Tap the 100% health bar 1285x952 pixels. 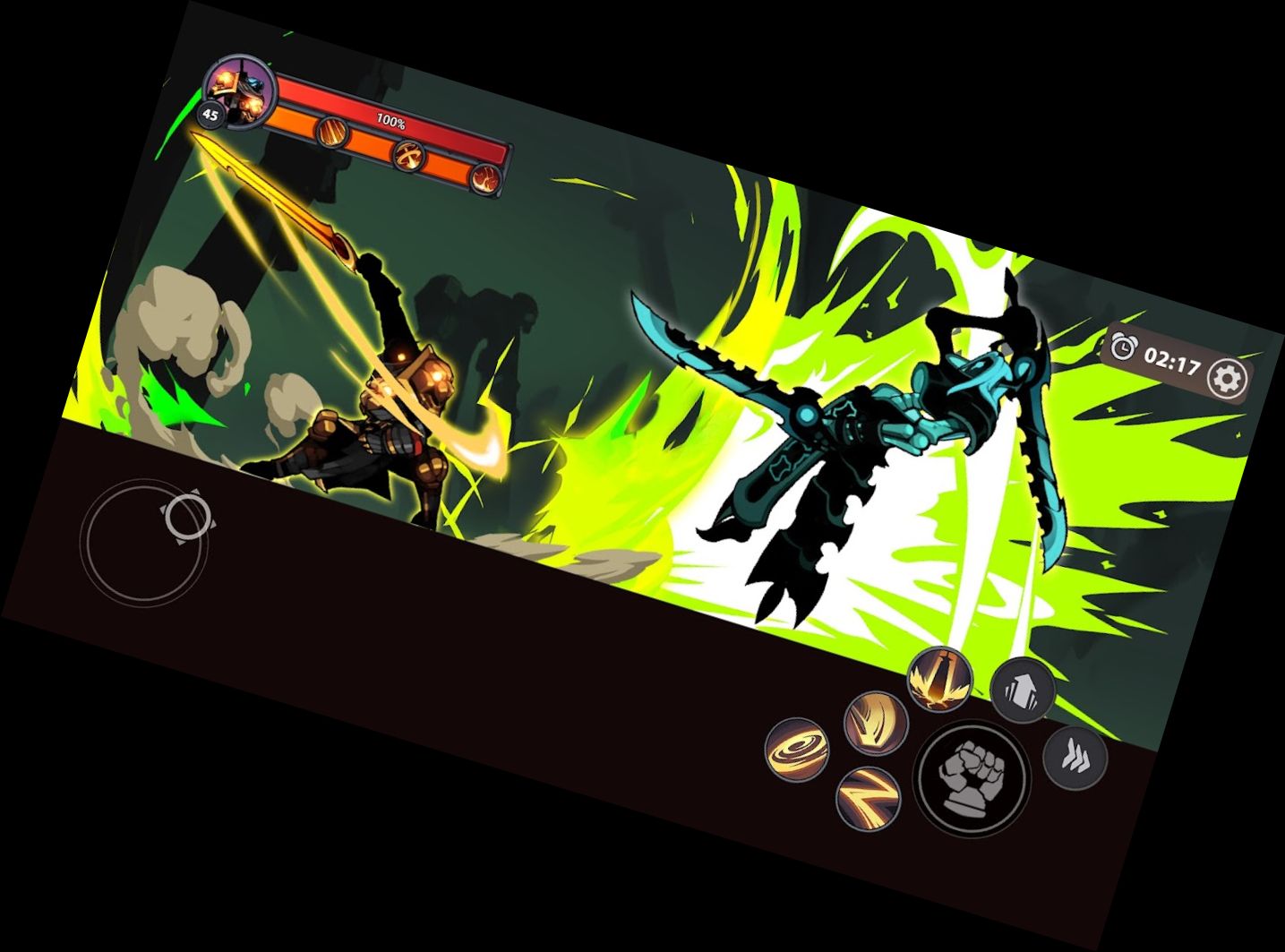click(x=390, y=118)
